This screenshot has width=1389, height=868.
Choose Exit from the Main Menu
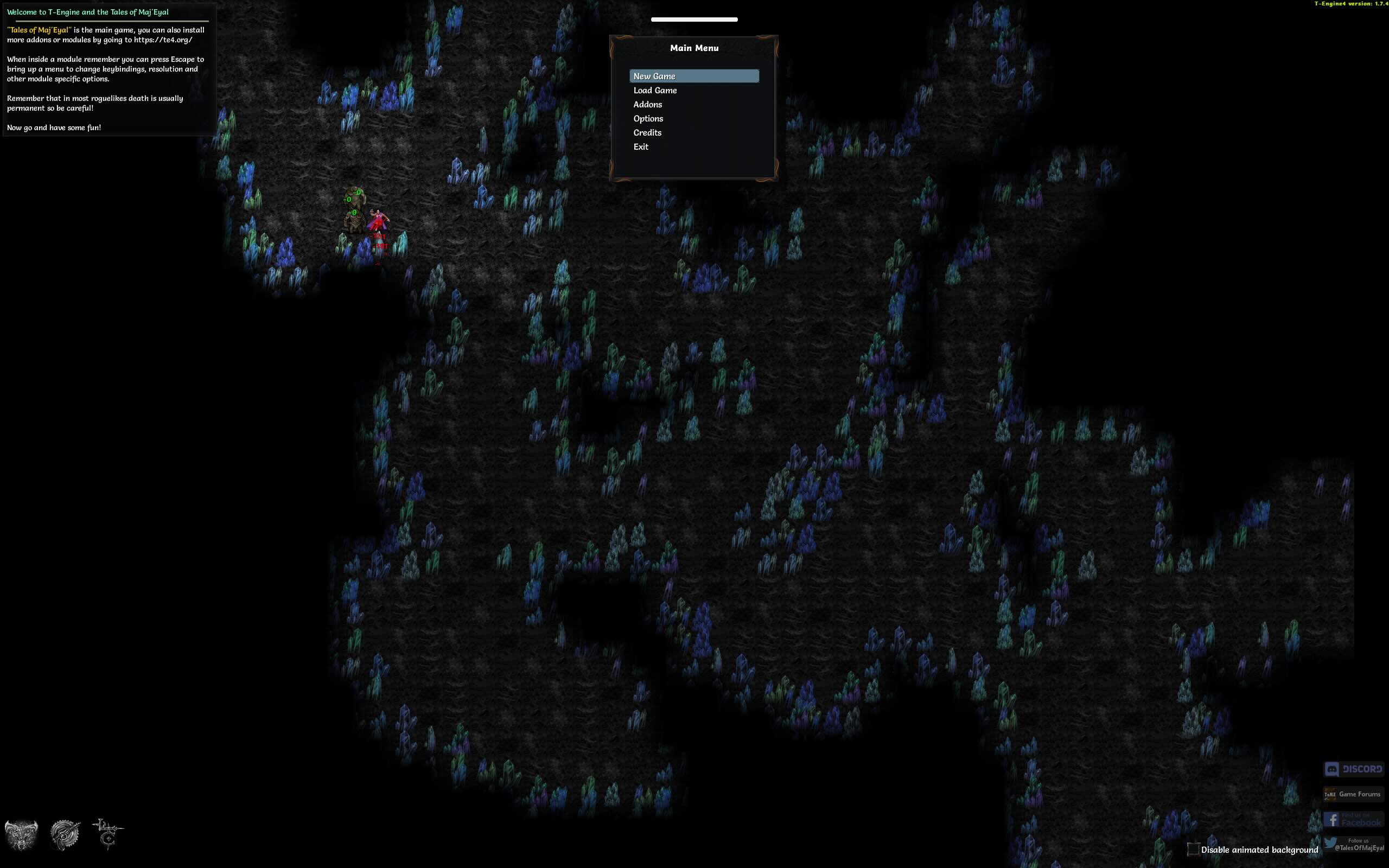point(641,147)
